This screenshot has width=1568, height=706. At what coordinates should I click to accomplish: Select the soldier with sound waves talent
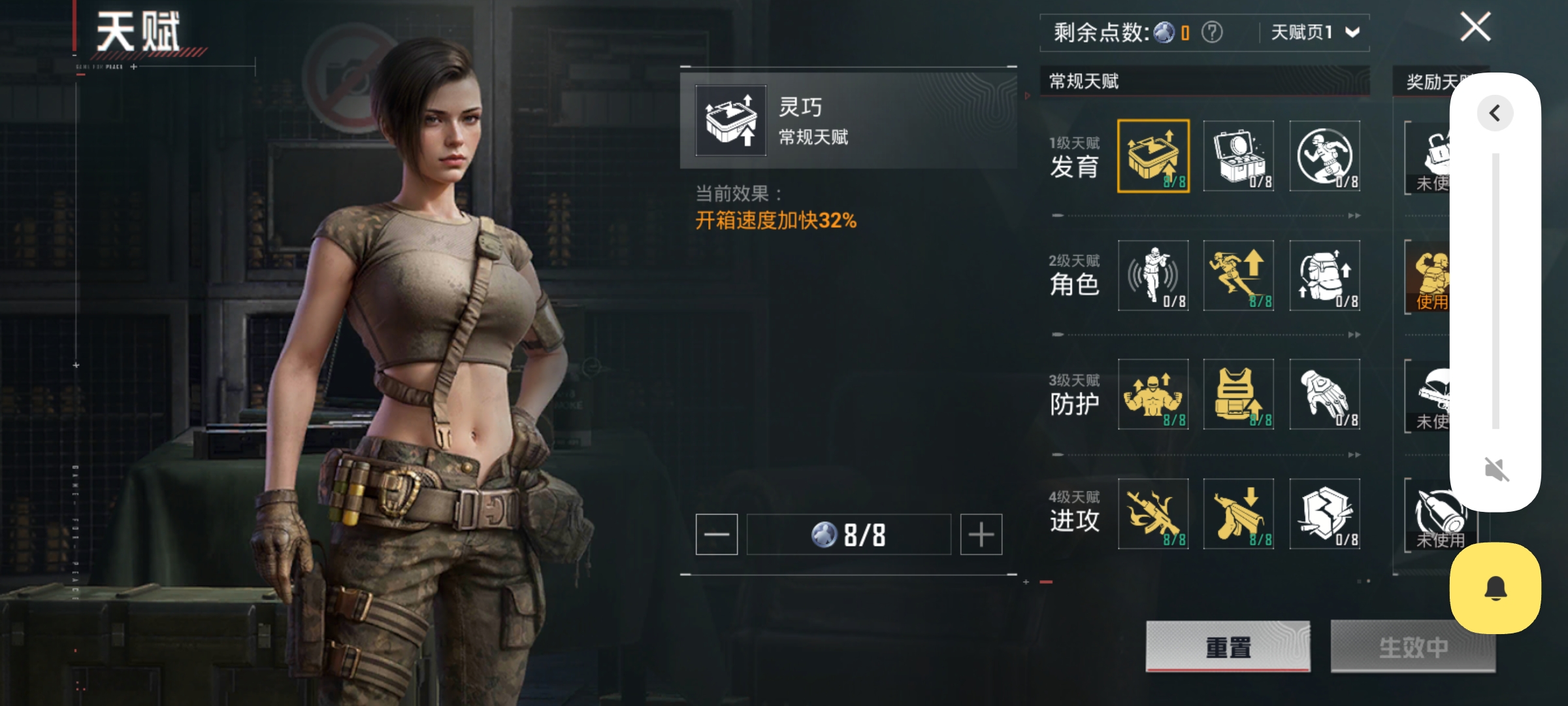coord(1153,275)
